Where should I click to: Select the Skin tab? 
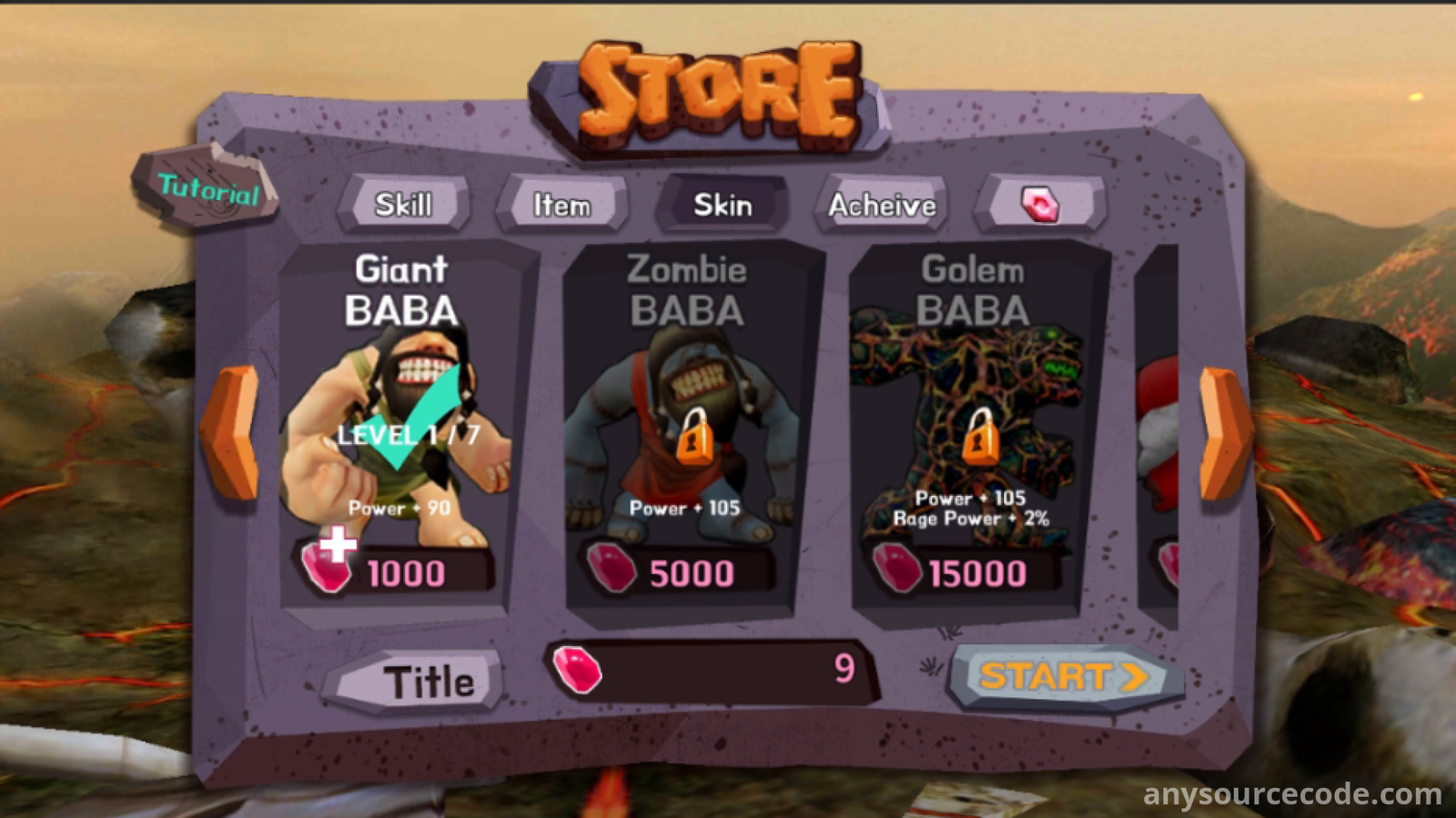click(723, 205)
